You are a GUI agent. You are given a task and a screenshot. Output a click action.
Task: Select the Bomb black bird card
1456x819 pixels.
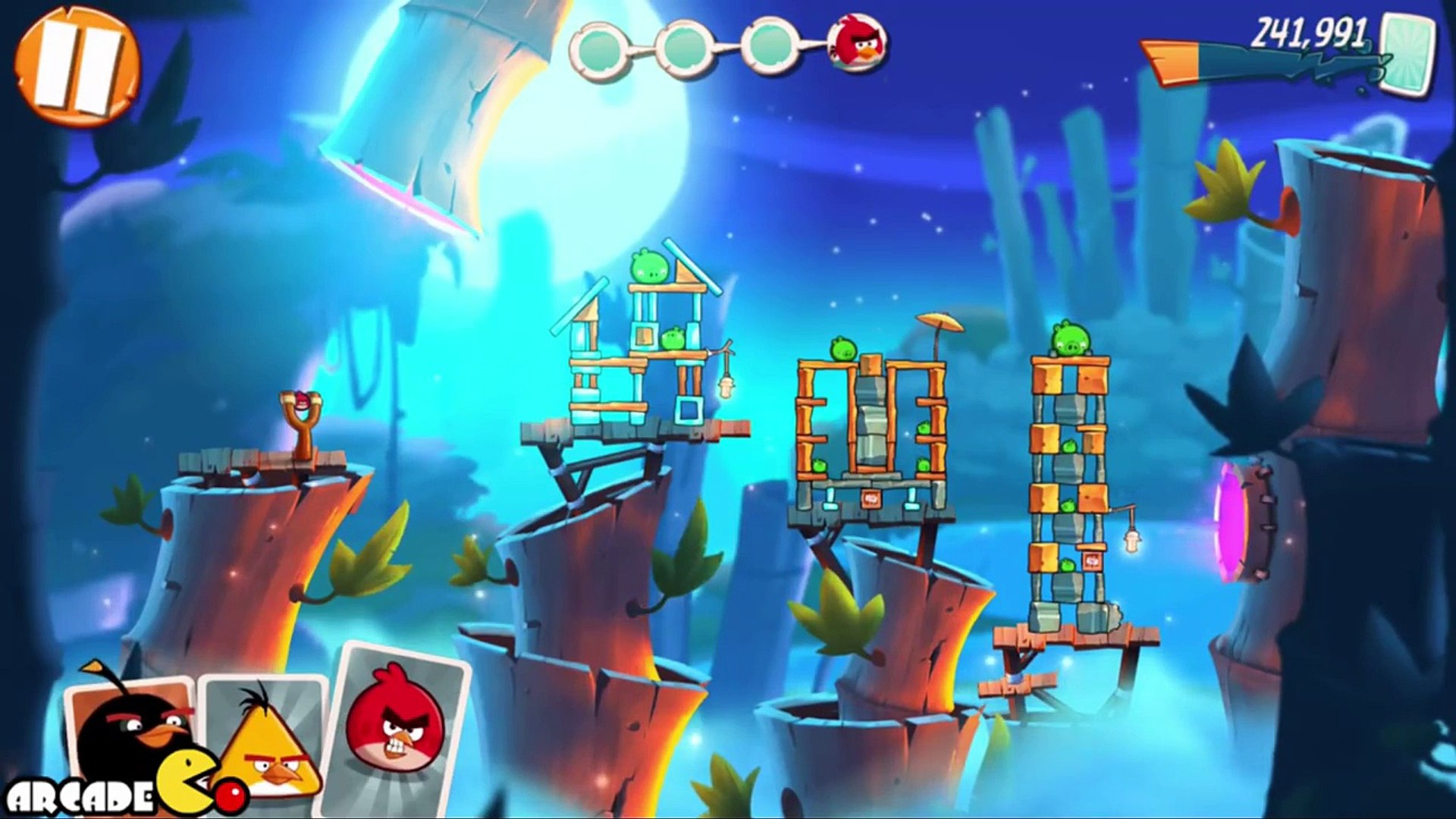point(133,728)
